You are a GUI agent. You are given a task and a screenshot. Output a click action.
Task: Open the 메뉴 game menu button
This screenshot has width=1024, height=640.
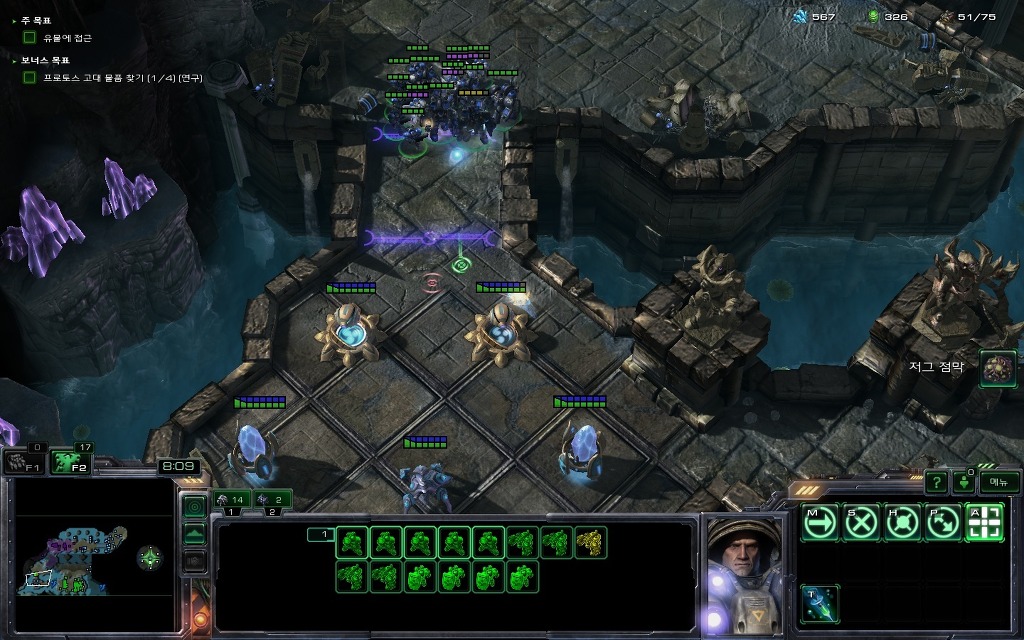click(999, 482)
